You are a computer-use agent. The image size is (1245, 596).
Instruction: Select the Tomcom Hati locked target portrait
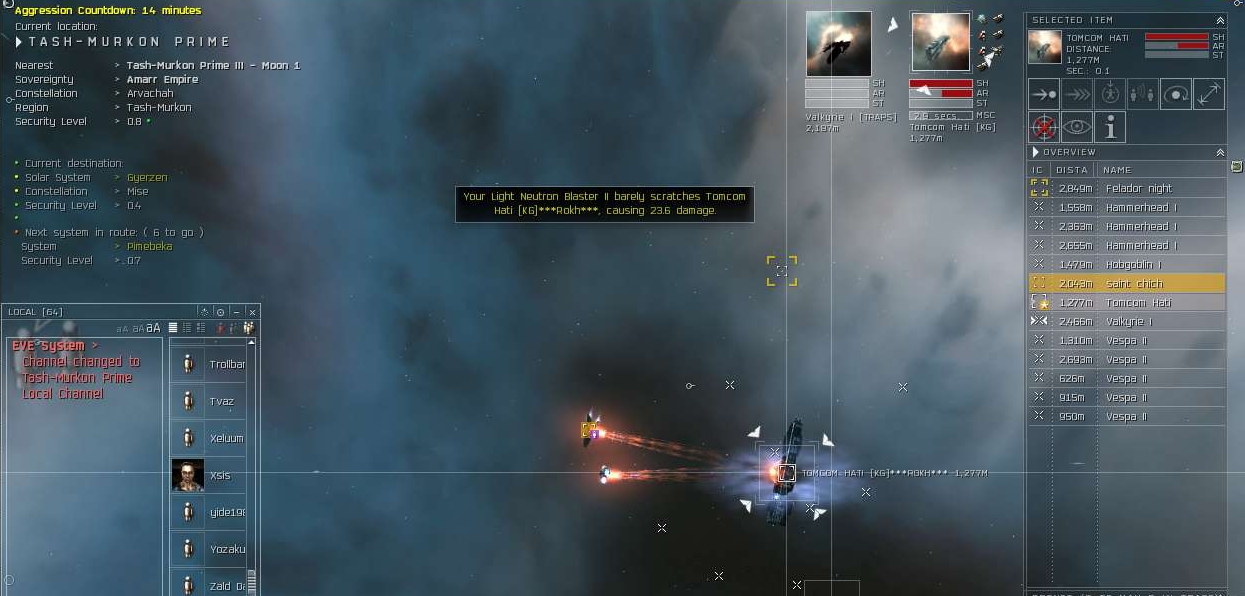(x=940, y=42)
